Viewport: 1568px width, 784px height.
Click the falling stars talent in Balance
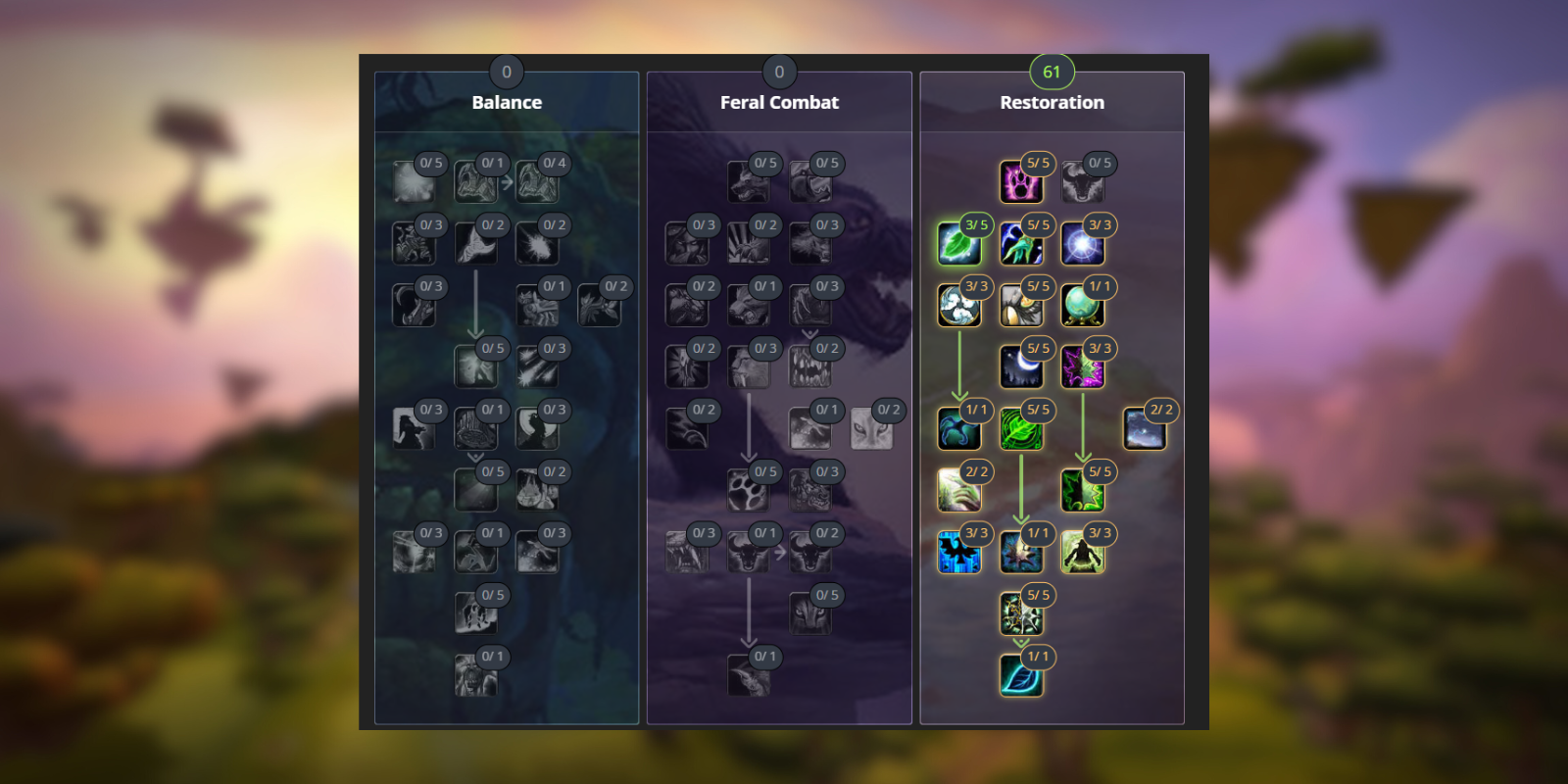[x=536, y=367]
